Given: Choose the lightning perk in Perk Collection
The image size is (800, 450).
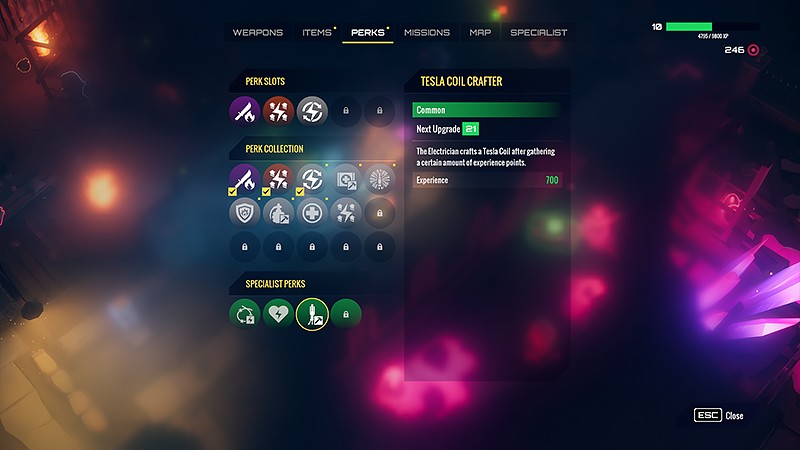Looking at the screenshot, I should tap(313, 179).
